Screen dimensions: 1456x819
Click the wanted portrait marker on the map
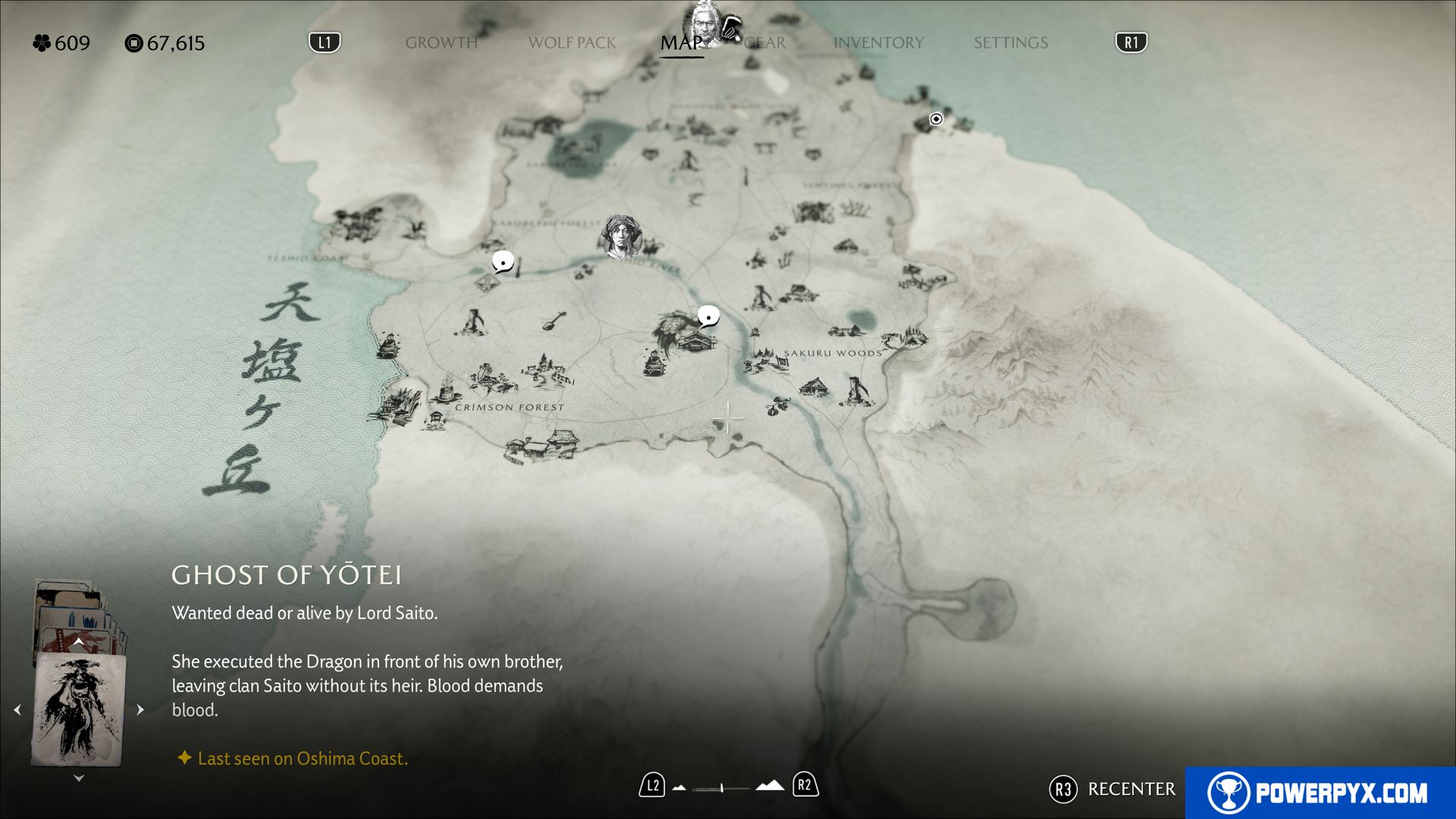click(x=622, y=235)
